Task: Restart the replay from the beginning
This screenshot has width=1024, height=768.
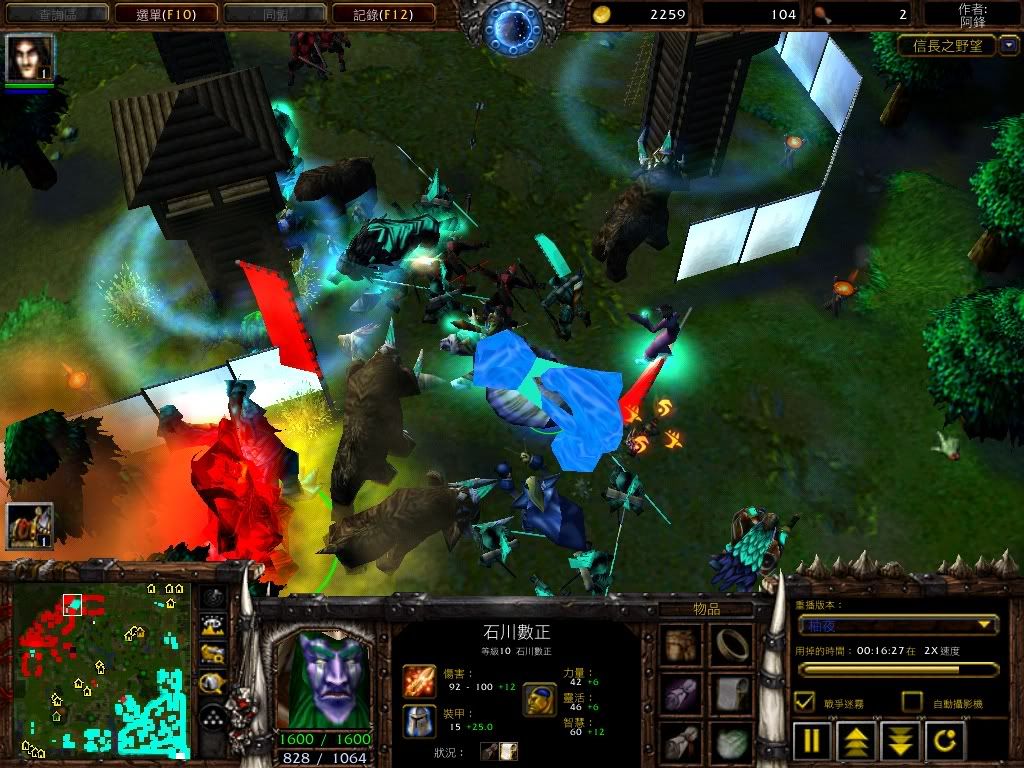Action: click(946, 742)
